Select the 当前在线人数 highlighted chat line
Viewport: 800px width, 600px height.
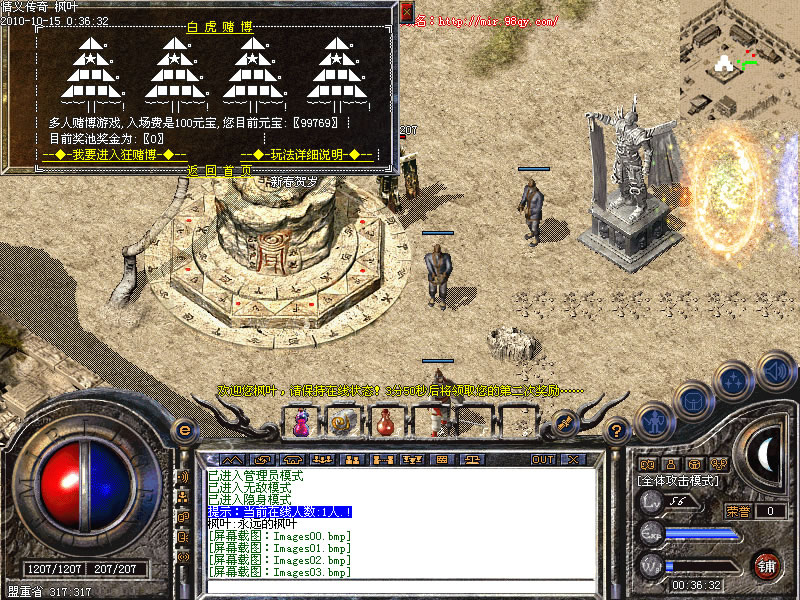[x=279, y=511]
